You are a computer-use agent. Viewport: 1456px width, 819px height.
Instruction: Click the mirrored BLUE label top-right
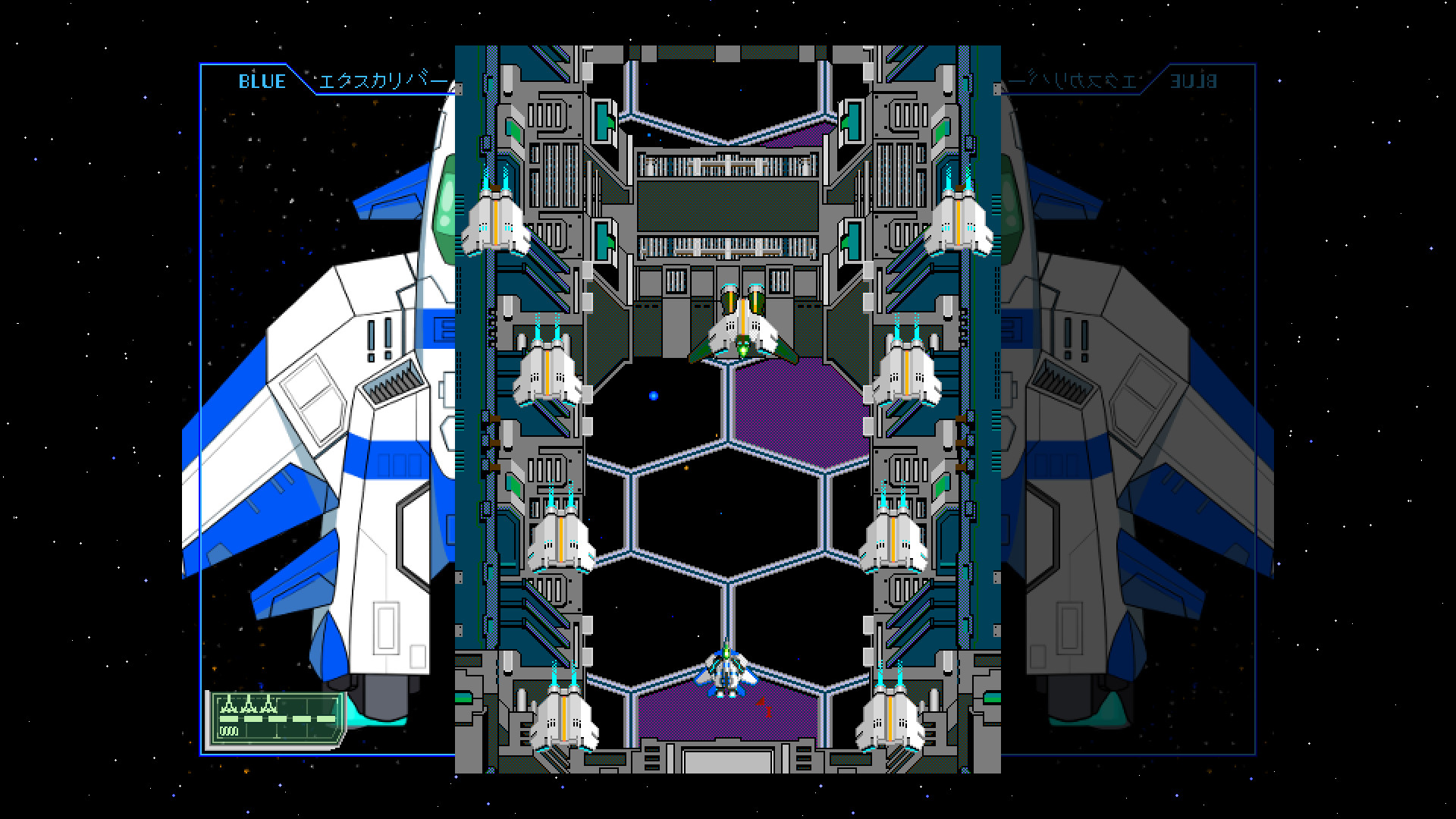[x=1197, y=82]
